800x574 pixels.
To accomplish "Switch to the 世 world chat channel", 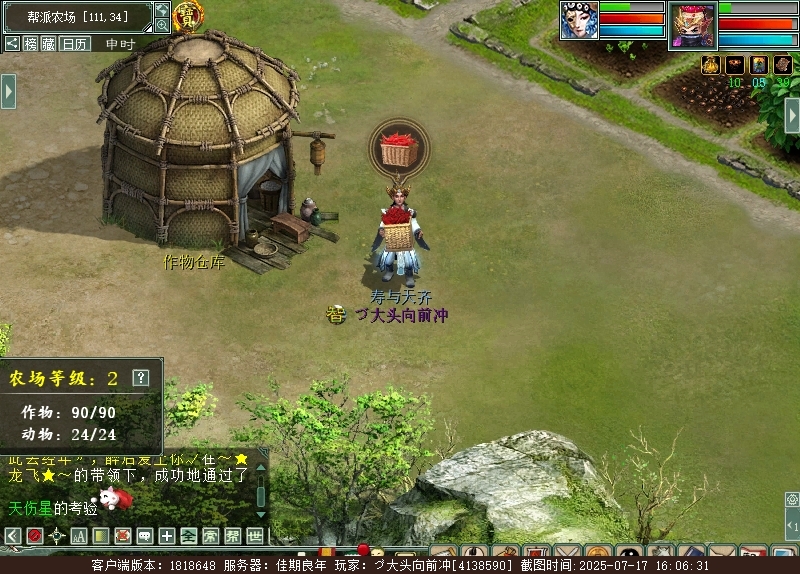I will click(254, 536).
